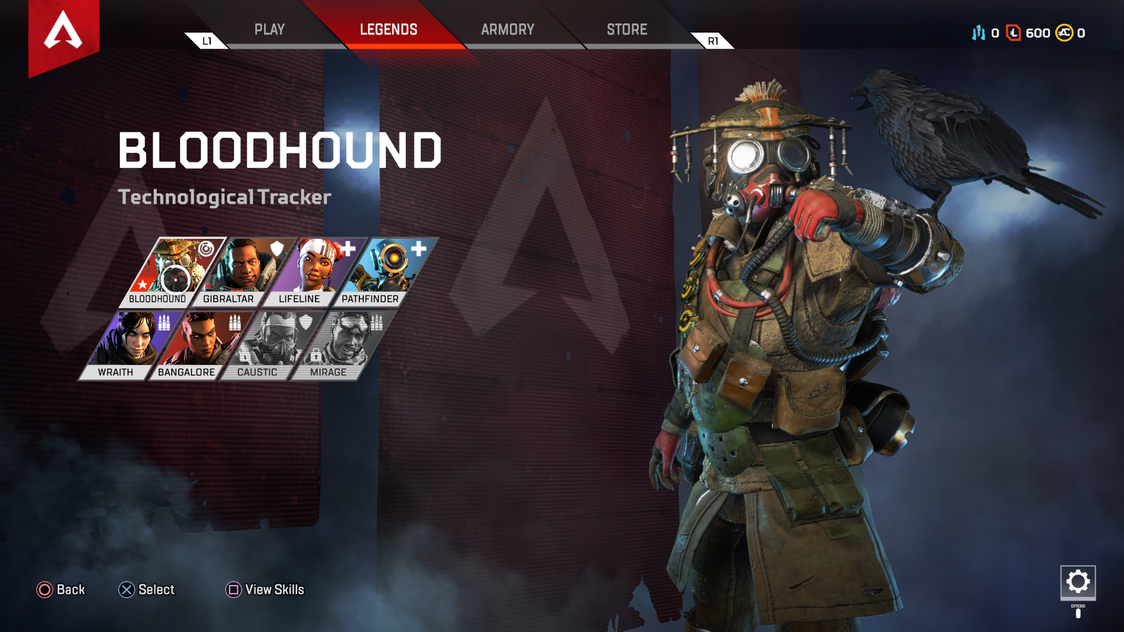Image resolution: width=1124 pixels, height=632 pixels.
Task: Open the gear options menu
Action: point(1077,582)
